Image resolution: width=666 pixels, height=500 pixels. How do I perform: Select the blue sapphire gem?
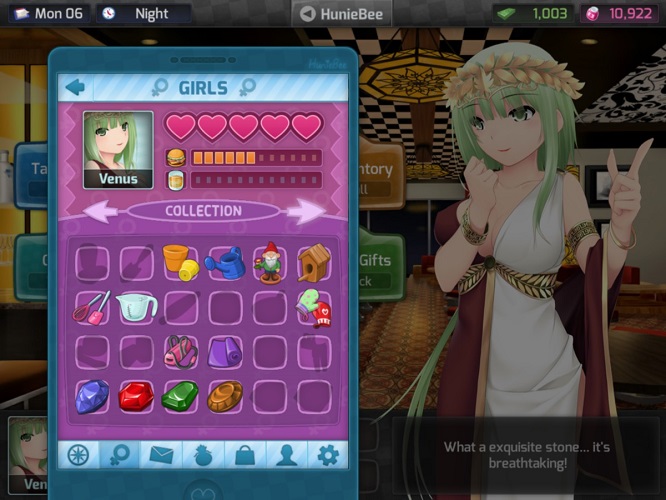(91, 396)
